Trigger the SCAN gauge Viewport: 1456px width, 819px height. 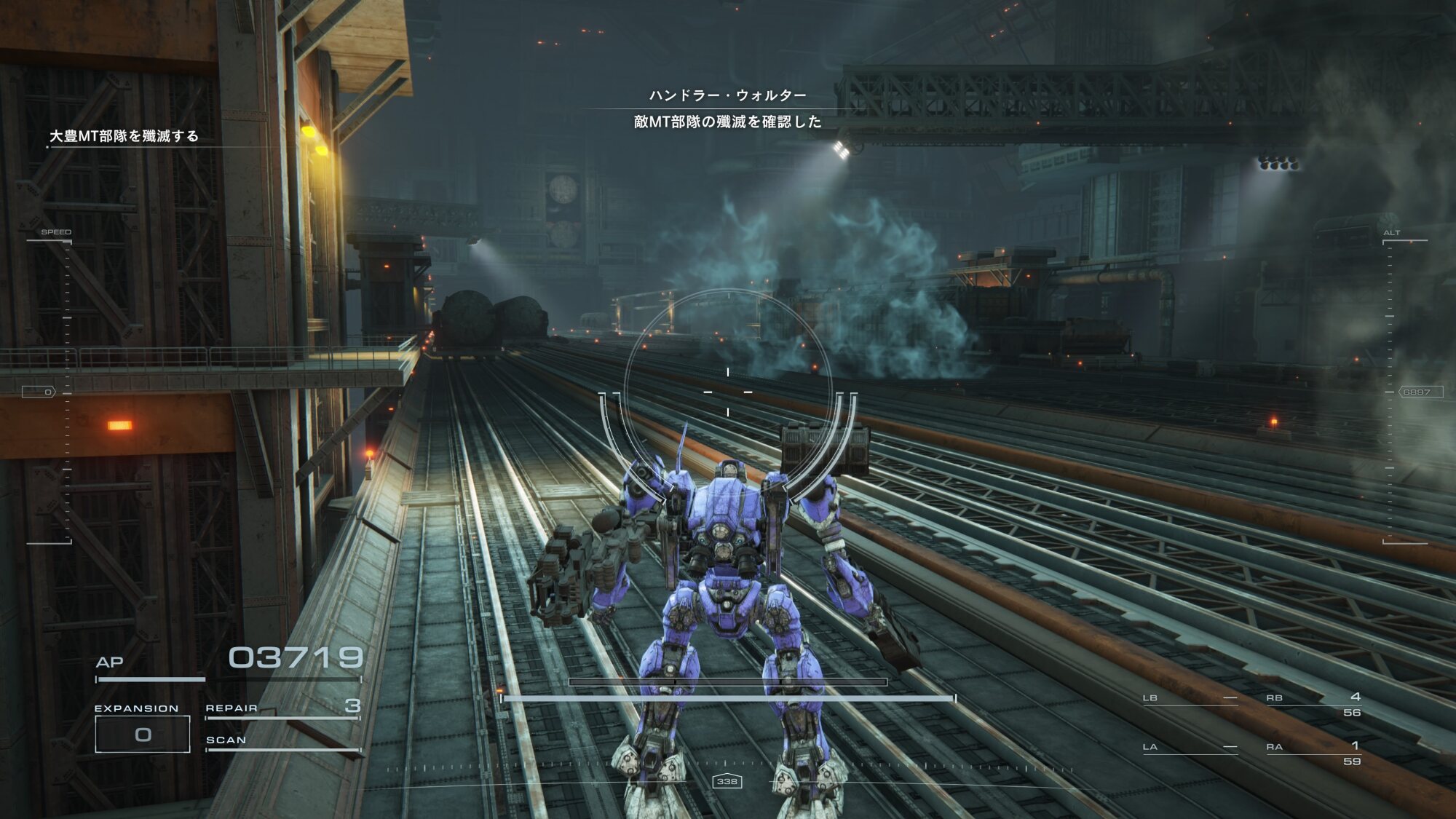point(282,741)
